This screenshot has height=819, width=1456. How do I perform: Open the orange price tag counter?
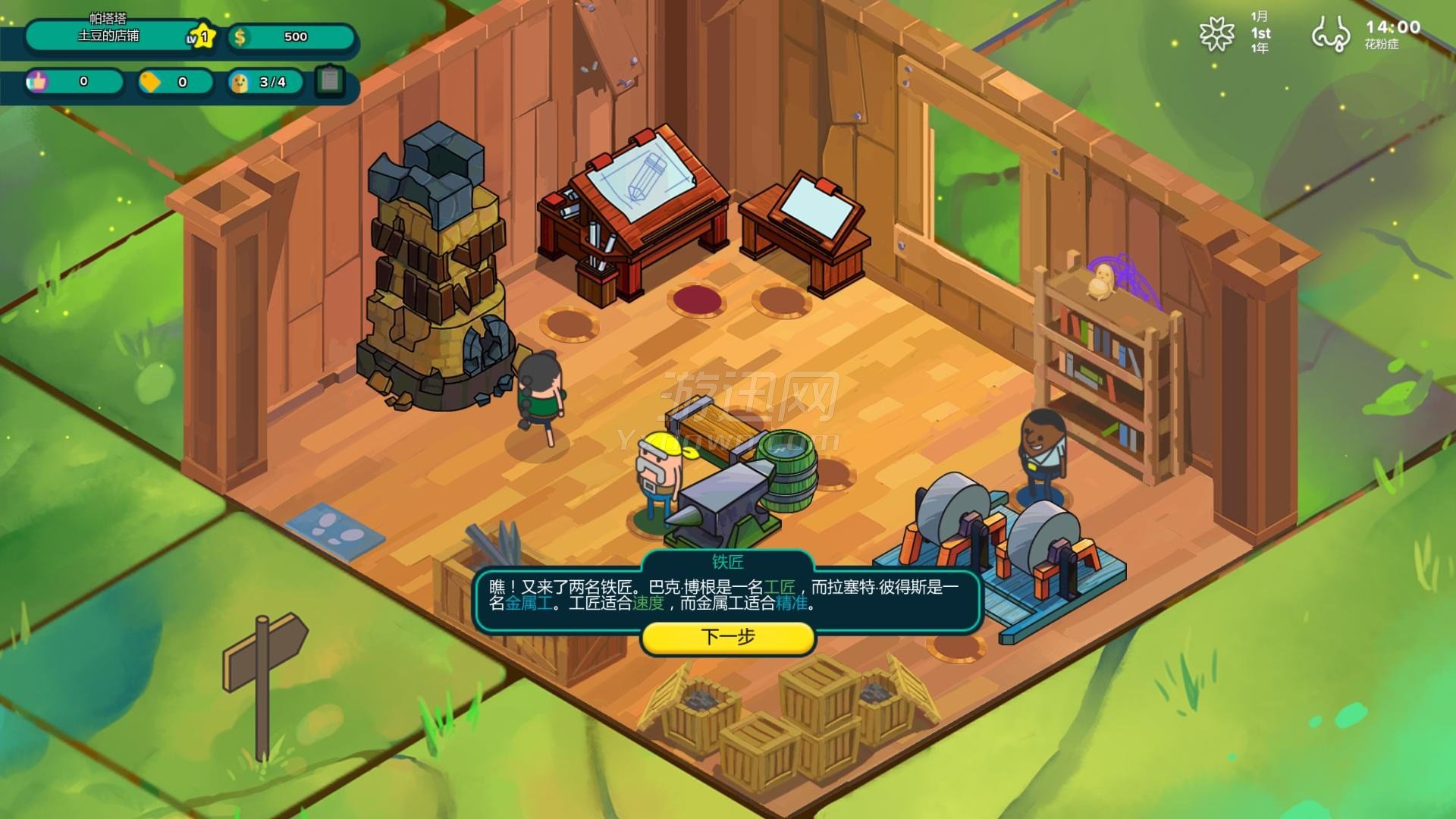click(151, 82)
